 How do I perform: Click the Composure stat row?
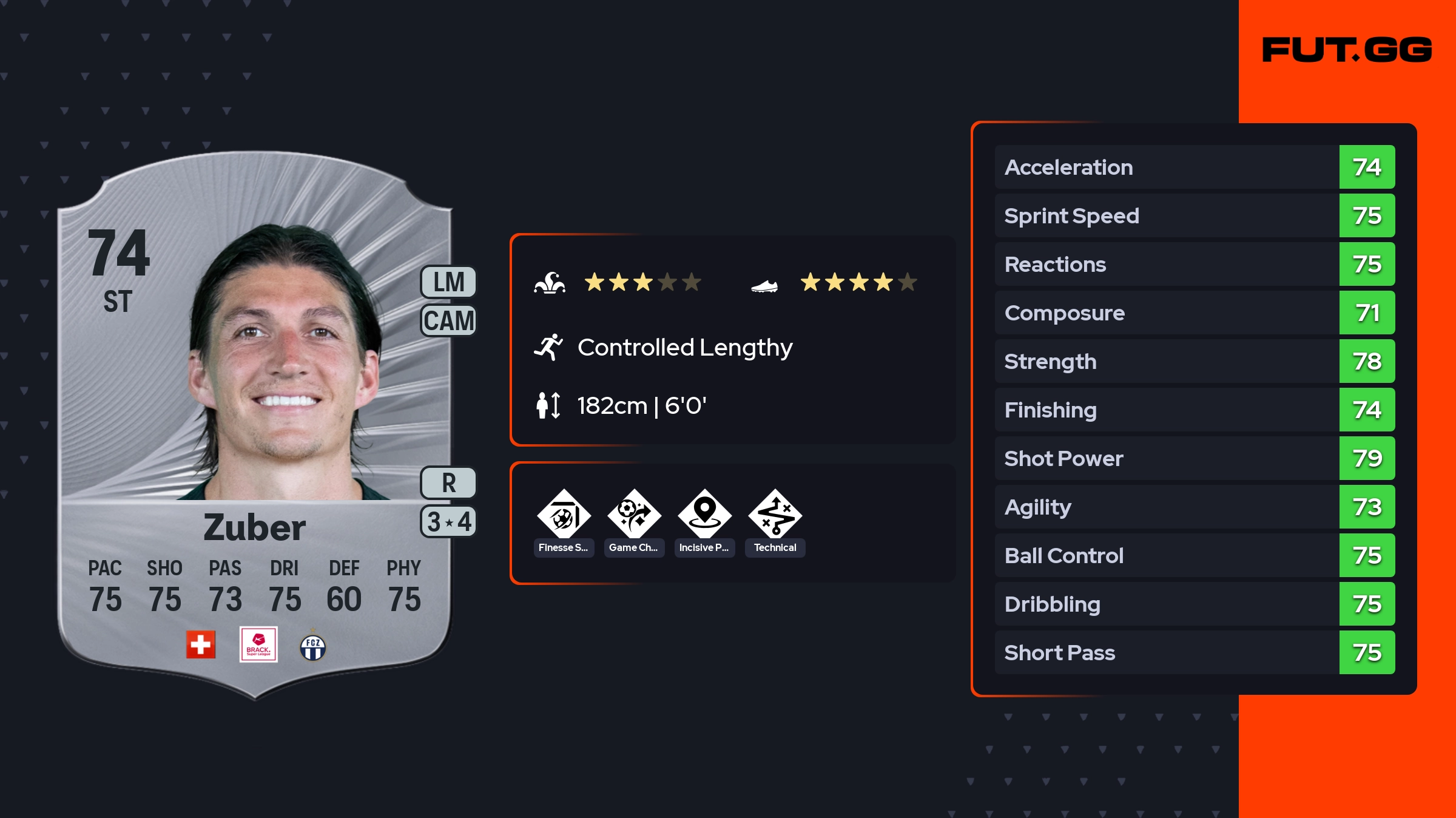(1195, 313)
